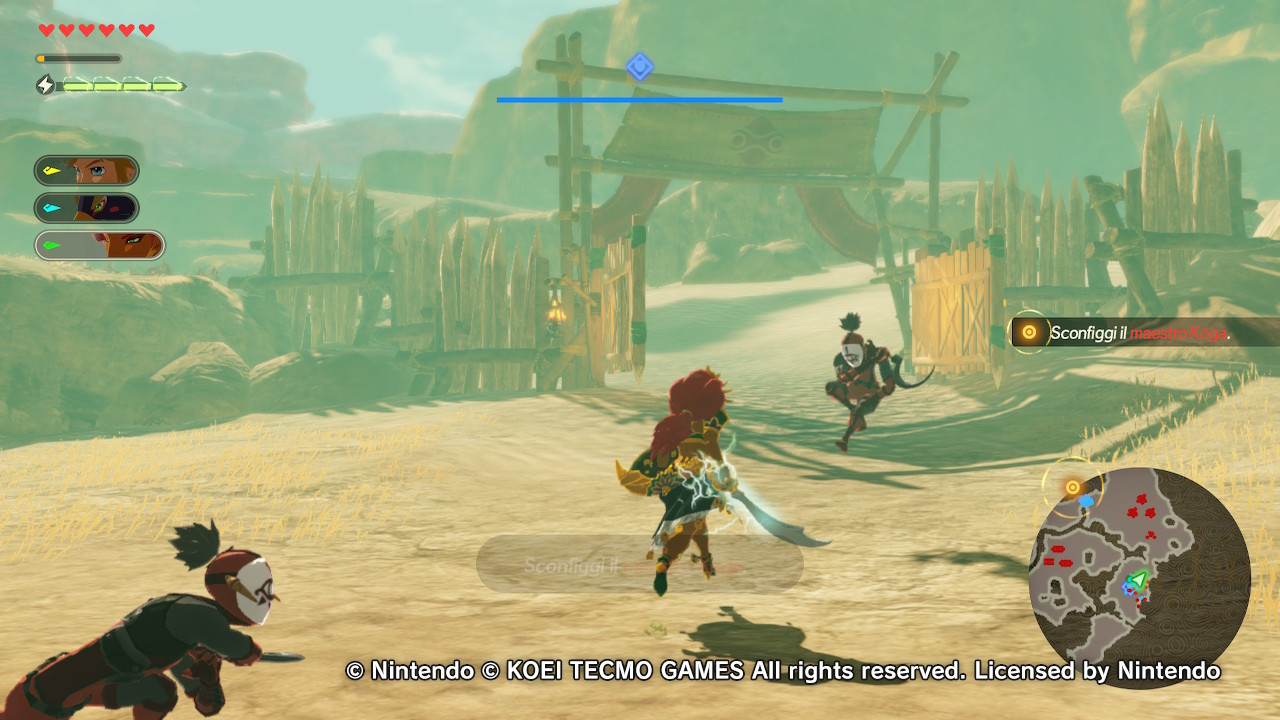Select the masked Sheikah character portrait
This screenshot has width=1280, height=720.
87,208
